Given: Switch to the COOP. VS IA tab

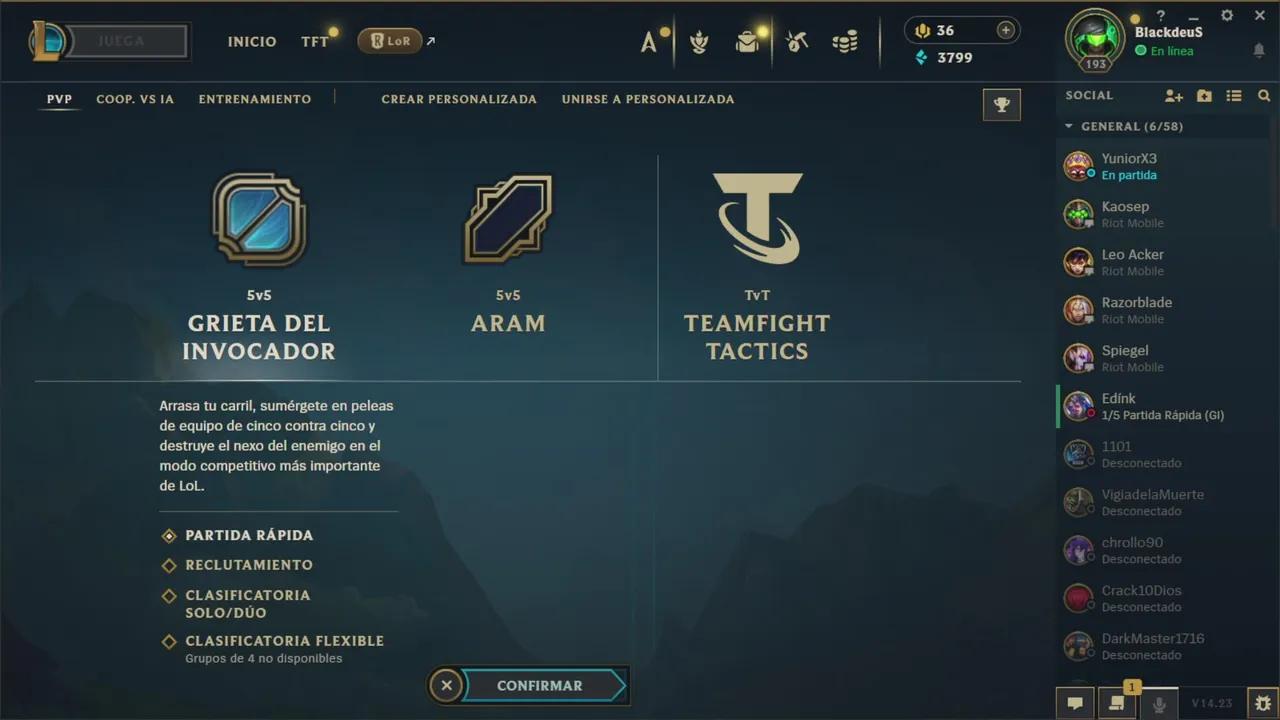Looking at the screenshot, I should (x=135, y=99).
